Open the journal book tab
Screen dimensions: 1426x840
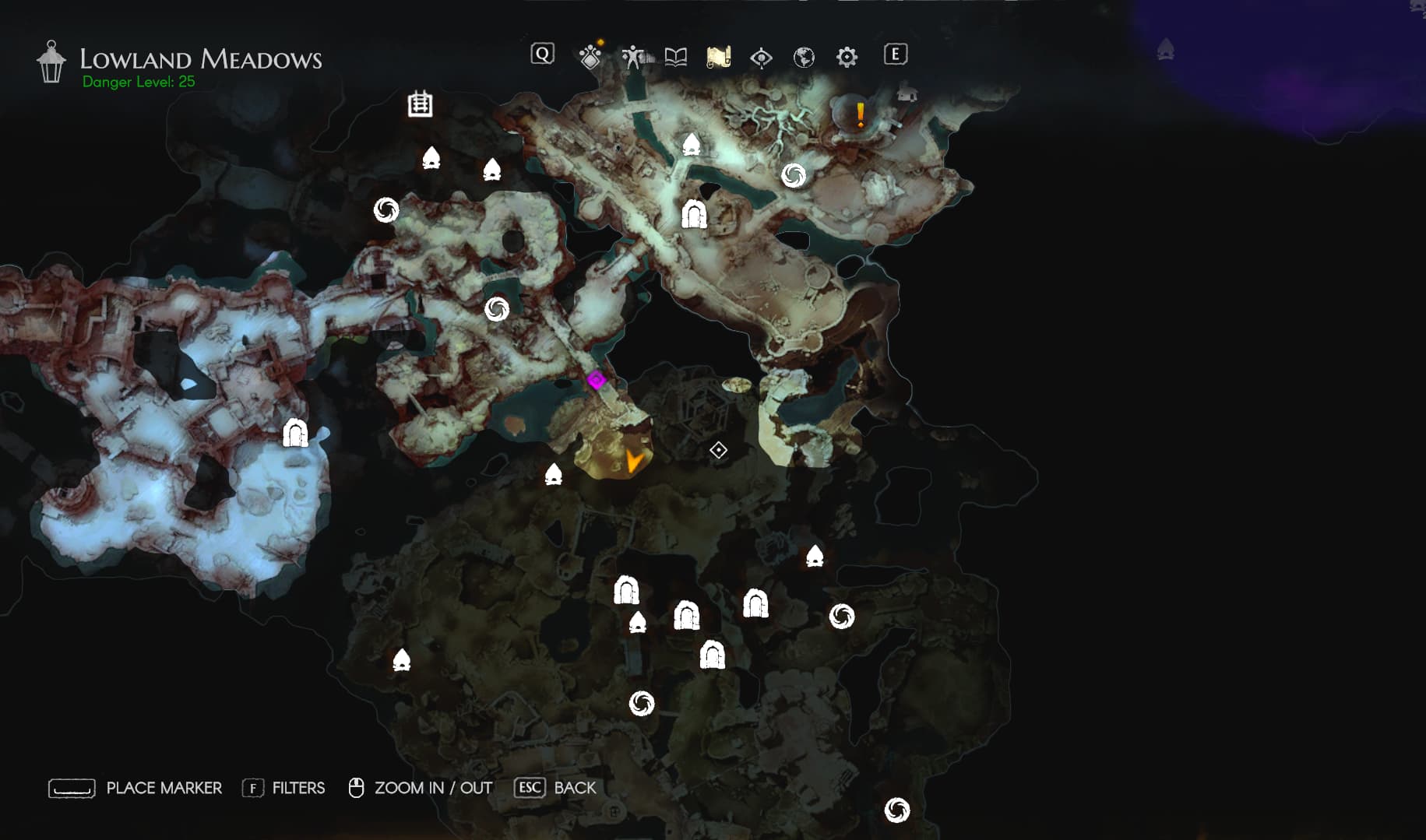pos(676,56)
